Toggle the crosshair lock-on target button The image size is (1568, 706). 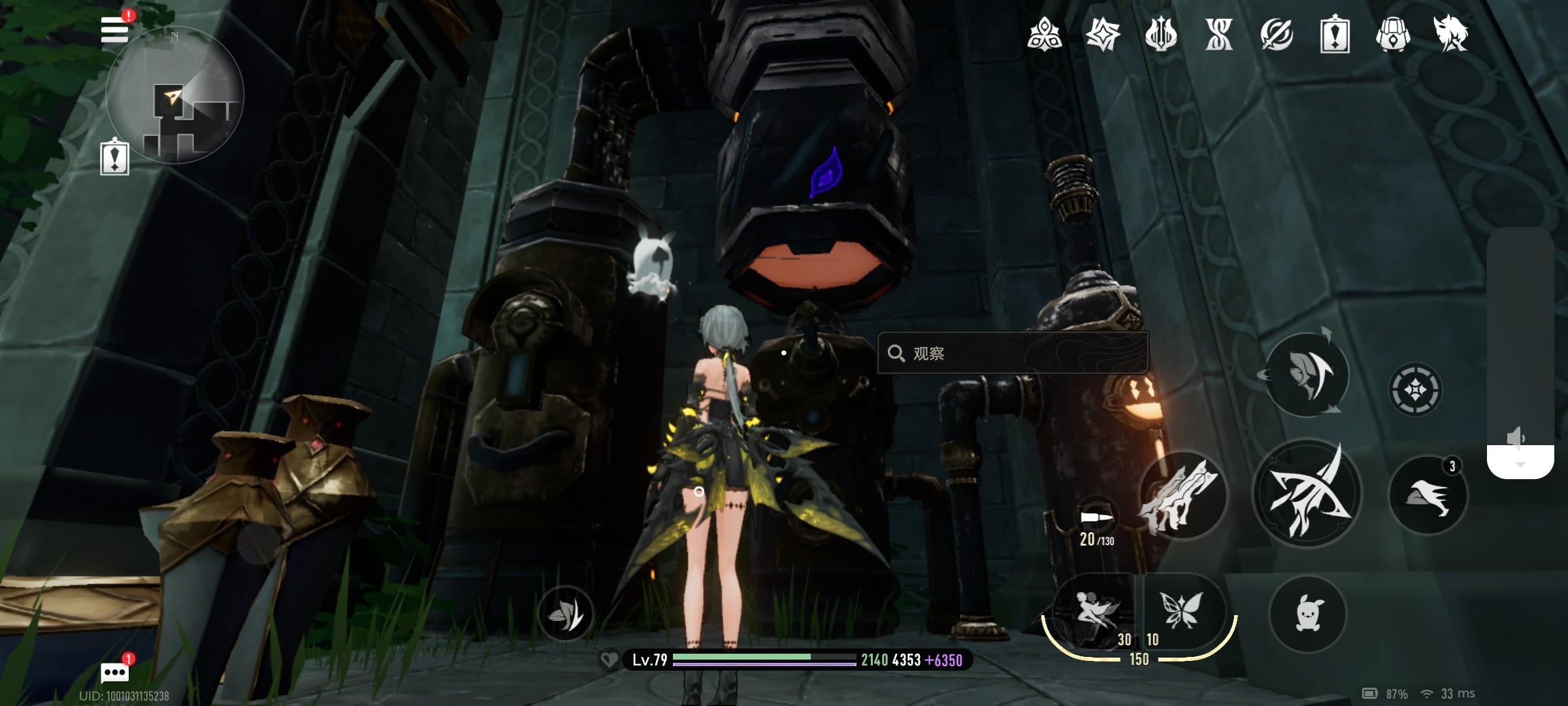pyautogui.click(x=1414, y=390)
